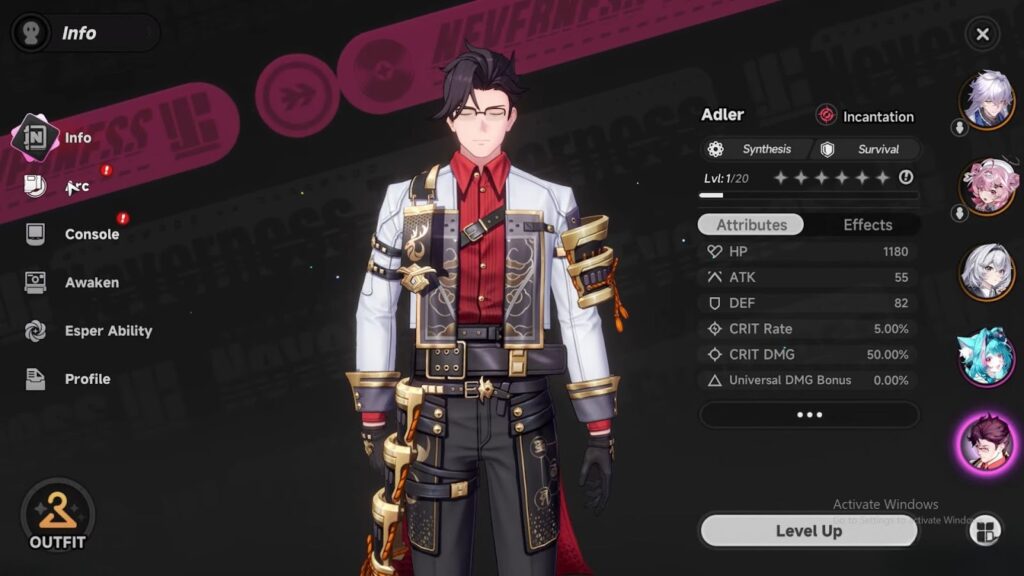This screenshot has height=576, width=1024.
Task: Open the grid icon beside Level Up
Action: pyautogui.click(x=984, y=530)
